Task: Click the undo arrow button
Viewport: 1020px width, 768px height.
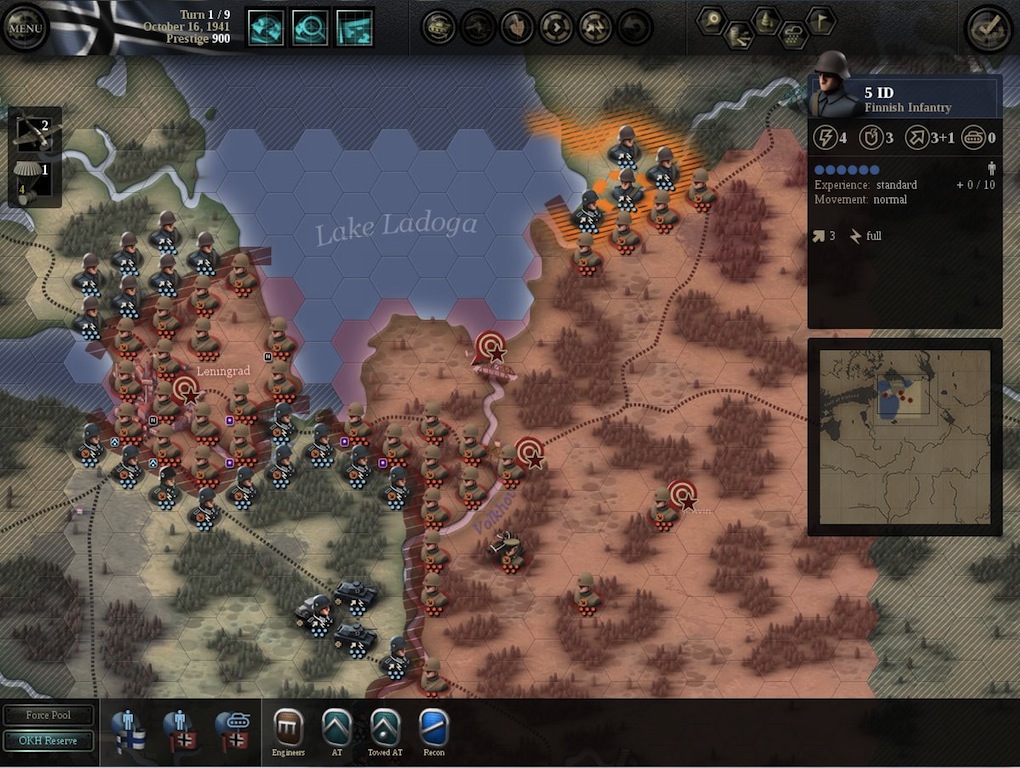Action: pos(634,26)
